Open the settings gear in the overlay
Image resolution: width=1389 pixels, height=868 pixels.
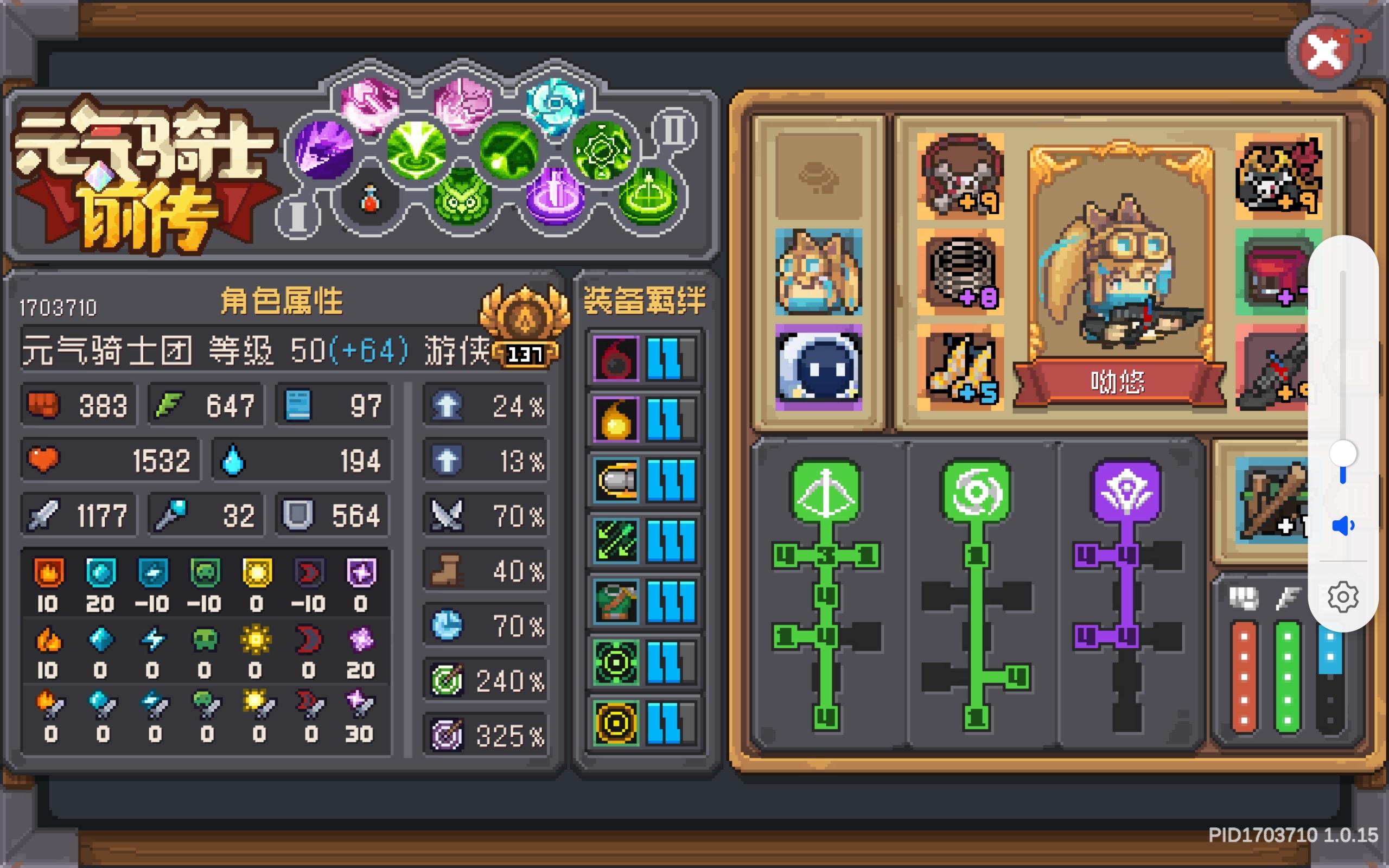tap(1343, 597)
